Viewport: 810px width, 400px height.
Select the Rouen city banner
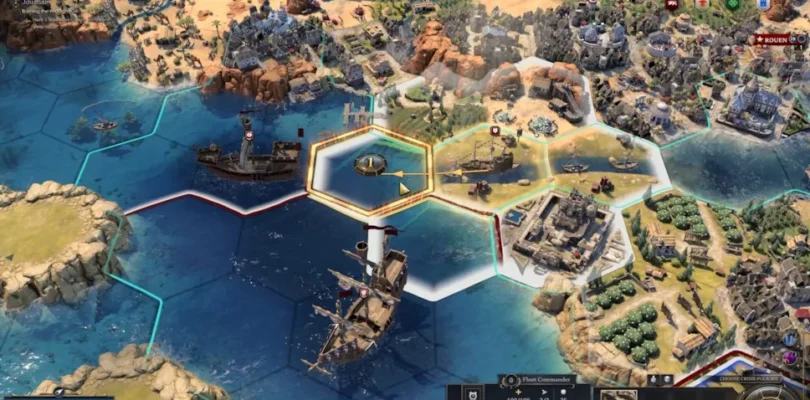pos(782,41)
